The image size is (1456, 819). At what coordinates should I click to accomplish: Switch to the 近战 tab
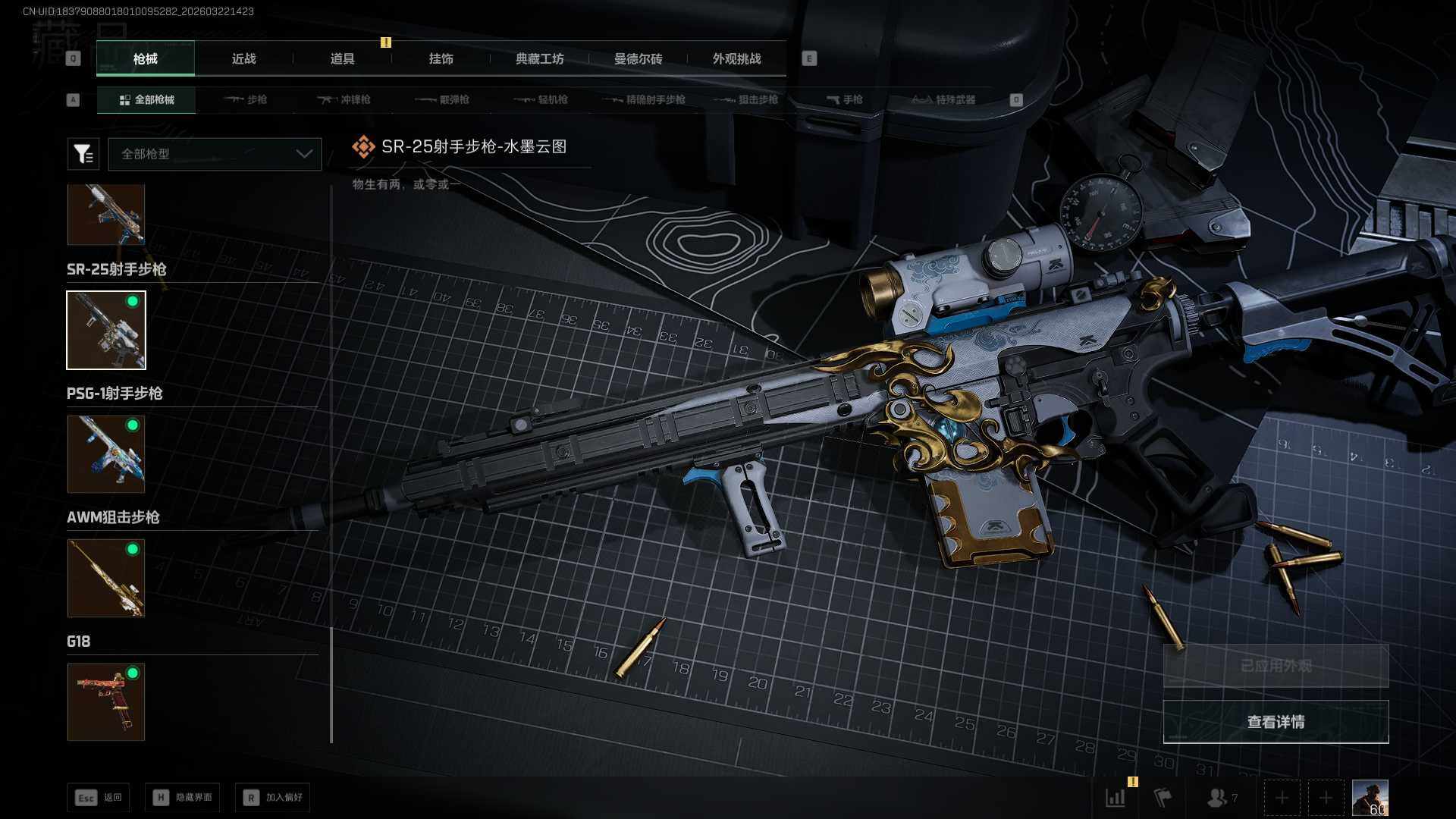pos(243,59)
